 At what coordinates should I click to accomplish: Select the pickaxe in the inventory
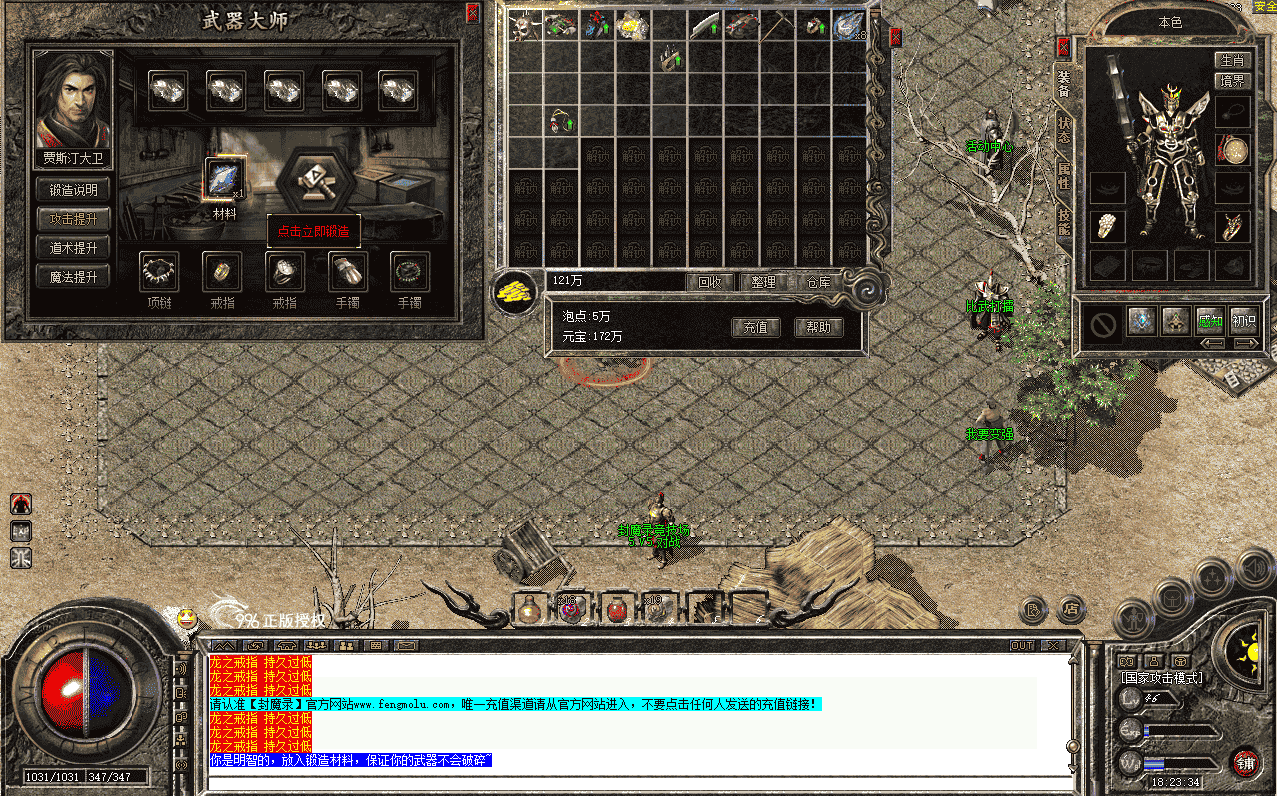tap(775, 25)
